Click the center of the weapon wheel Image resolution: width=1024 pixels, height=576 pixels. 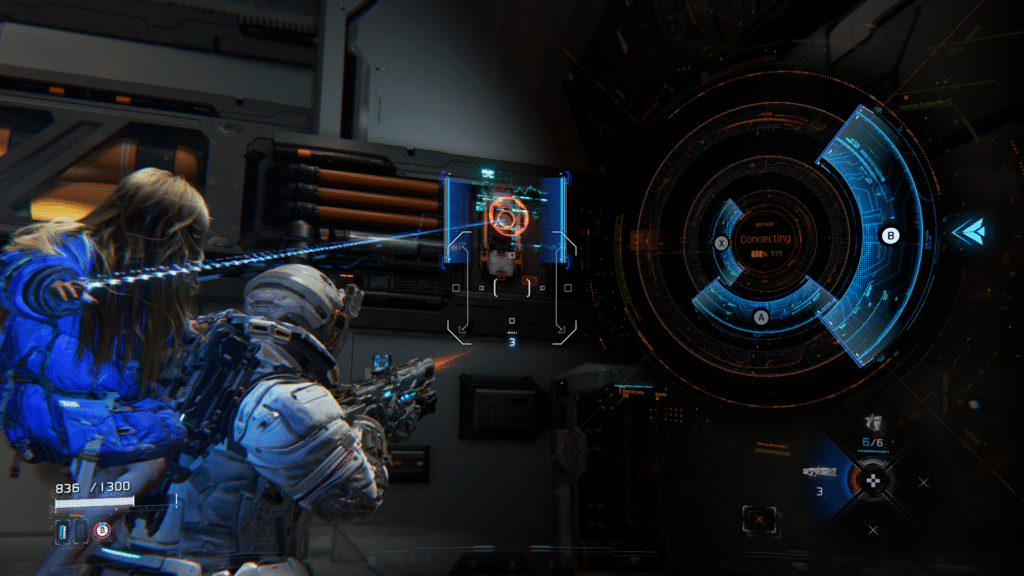pos(874,480)
